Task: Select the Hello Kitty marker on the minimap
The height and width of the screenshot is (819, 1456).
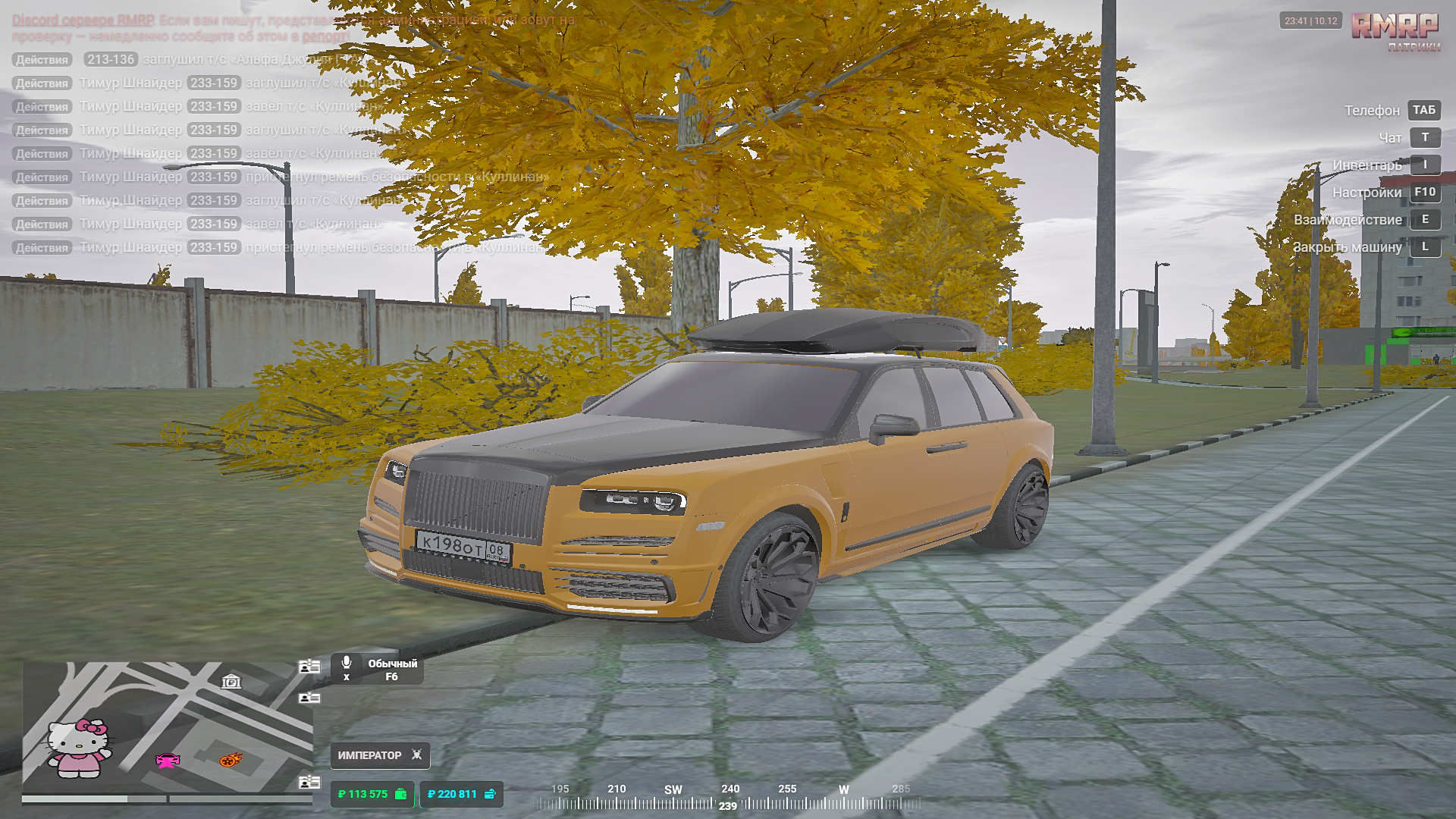Action: point(79,748)
